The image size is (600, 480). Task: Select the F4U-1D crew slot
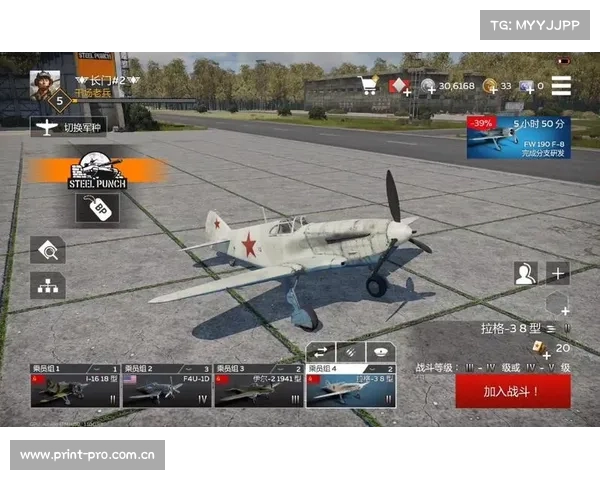(167, 386)
